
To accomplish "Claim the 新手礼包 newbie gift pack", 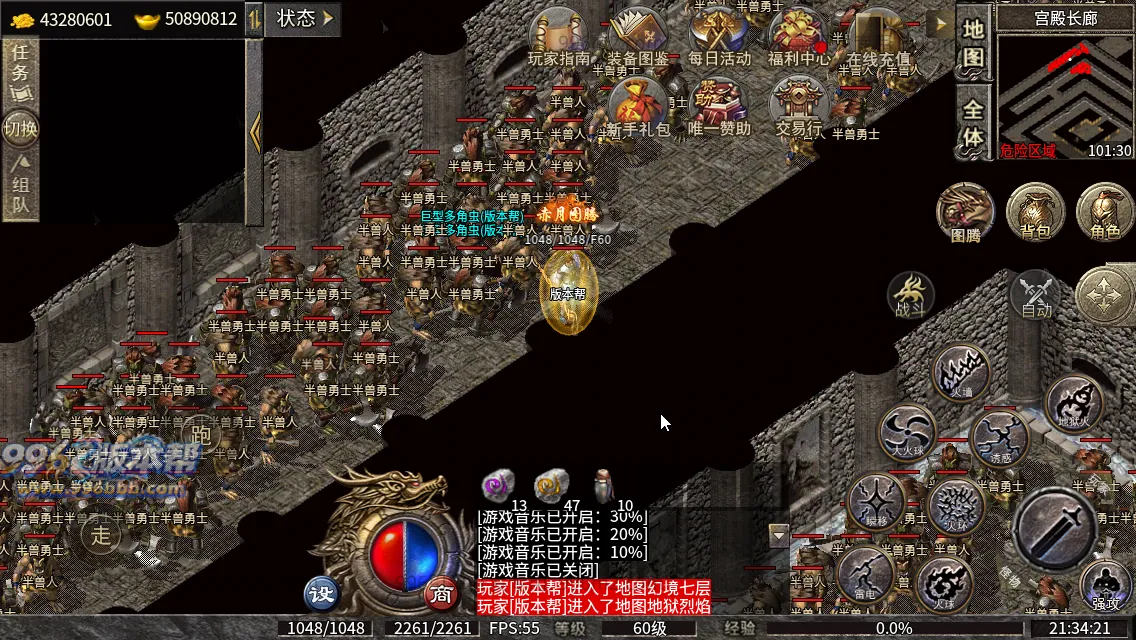I will [638, 108].
